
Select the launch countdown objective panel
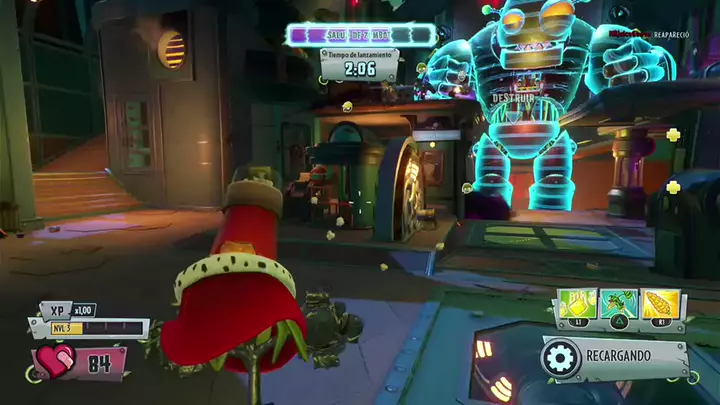[358, 64]
